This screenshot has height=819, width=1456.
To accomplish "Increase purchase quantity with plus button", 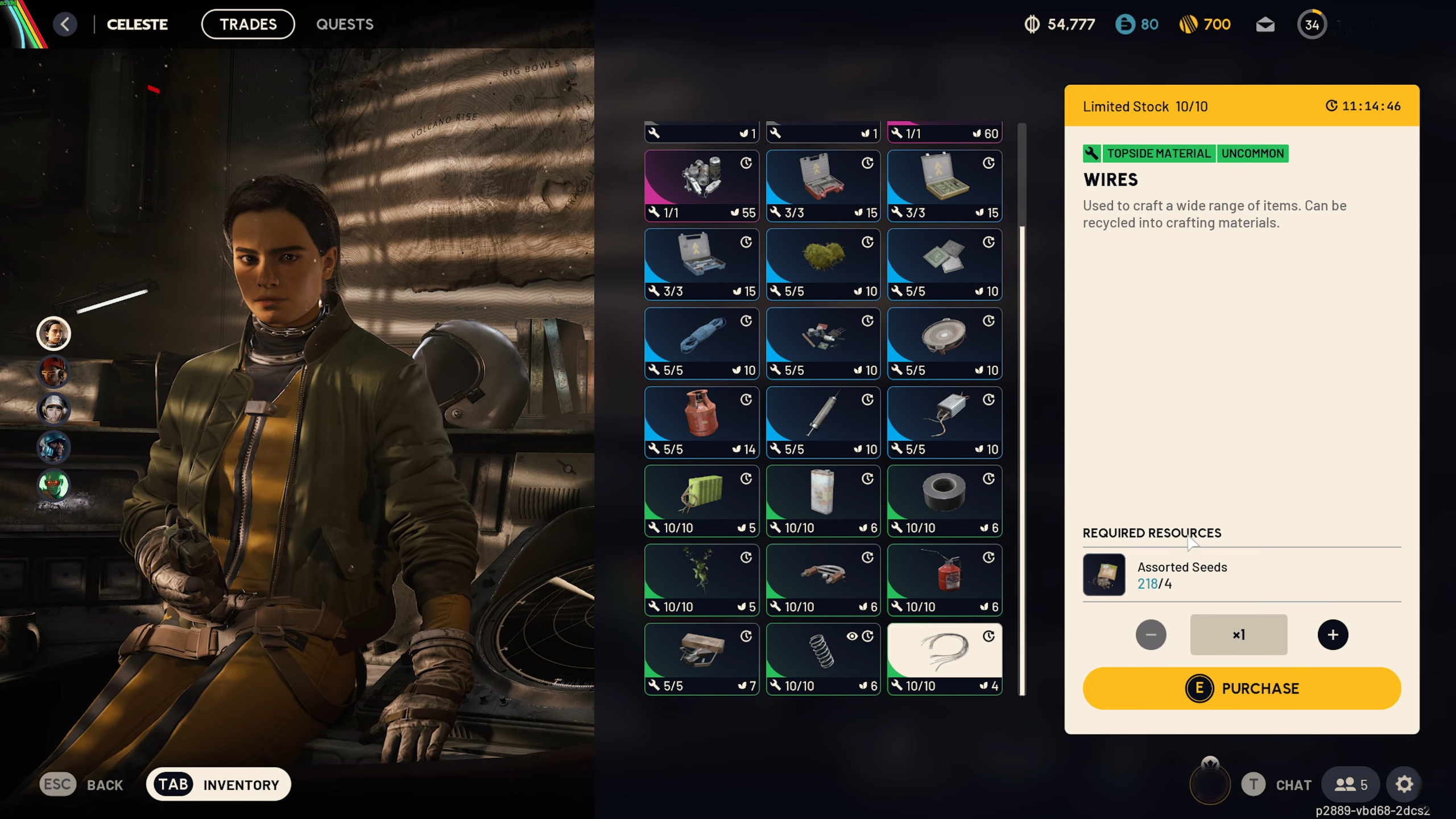I will click(x=1333, y=635).
